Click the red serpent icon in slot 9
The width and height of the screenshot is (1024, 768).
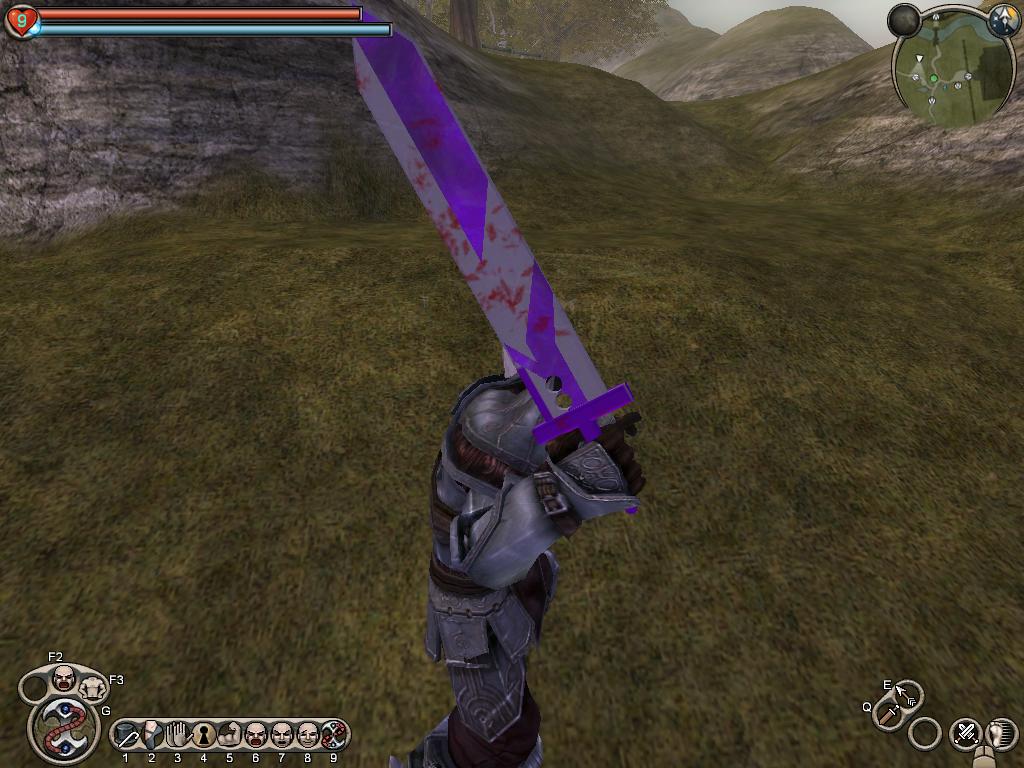[334, 736]
